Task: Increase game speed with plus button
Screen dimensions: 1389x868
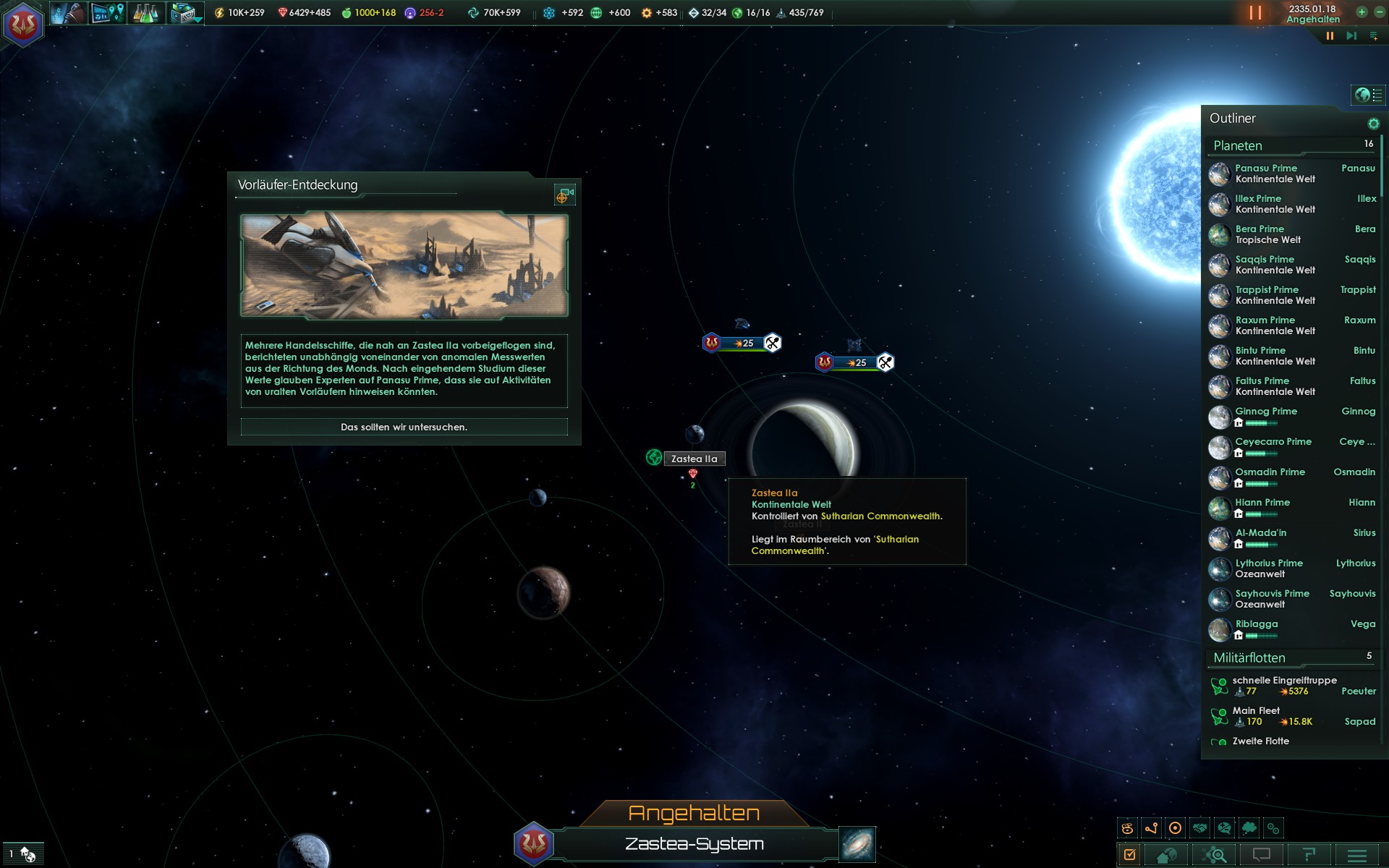Action: click(1362, 12)
